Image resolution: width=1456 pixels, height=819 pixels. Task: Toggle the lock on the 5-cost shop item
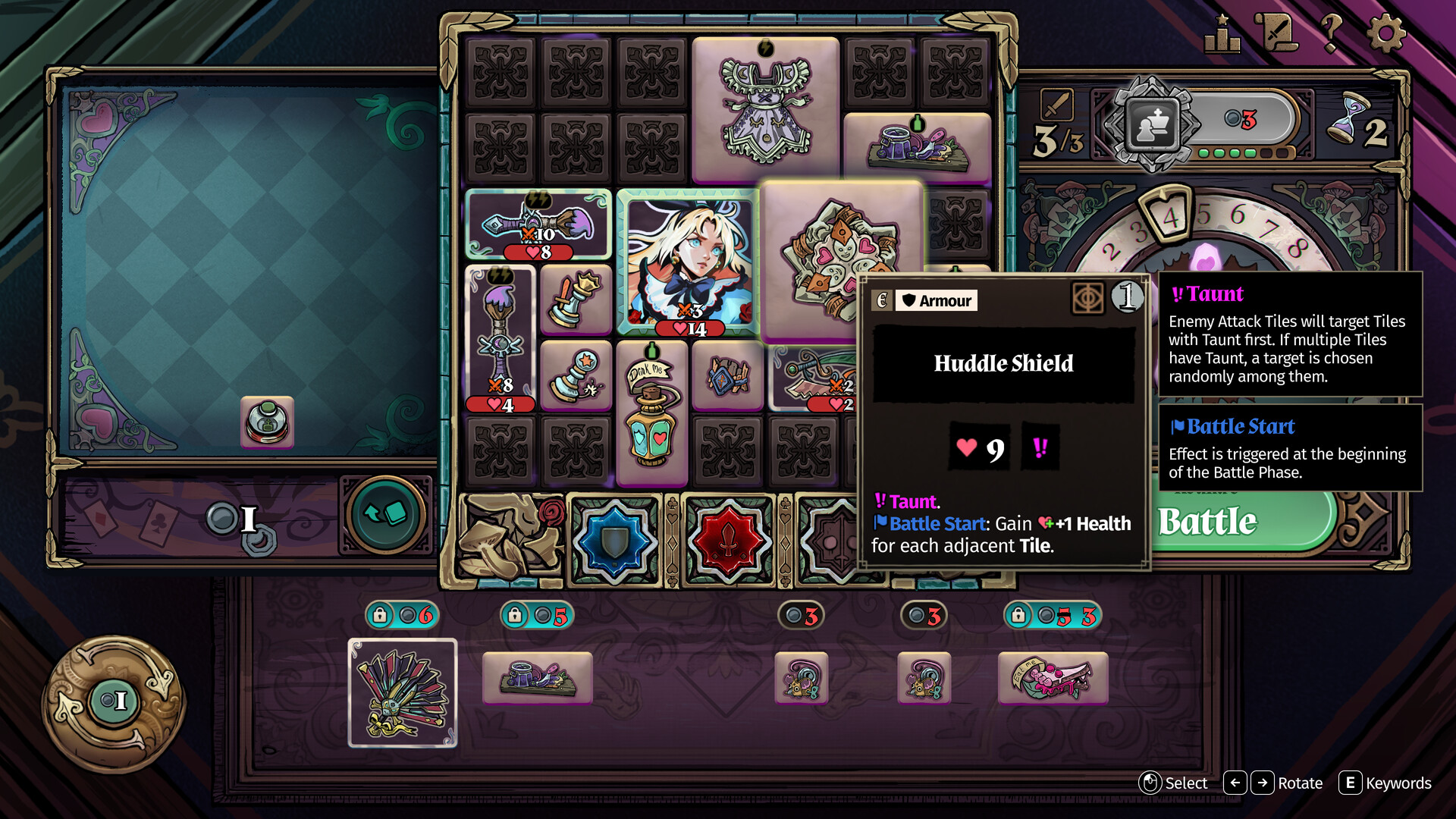point(516,615)
